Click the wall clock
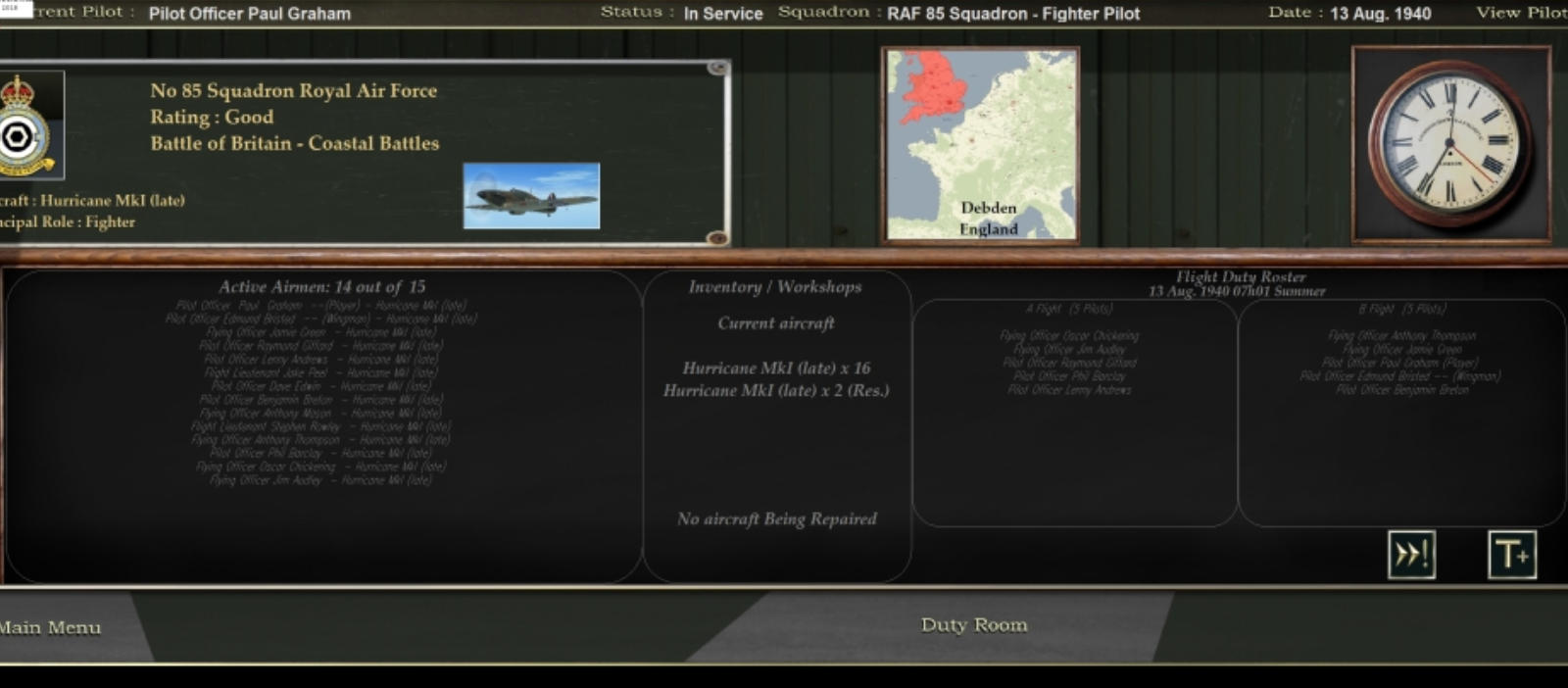Screen dimensions: 1568x688 [1449, 143]
